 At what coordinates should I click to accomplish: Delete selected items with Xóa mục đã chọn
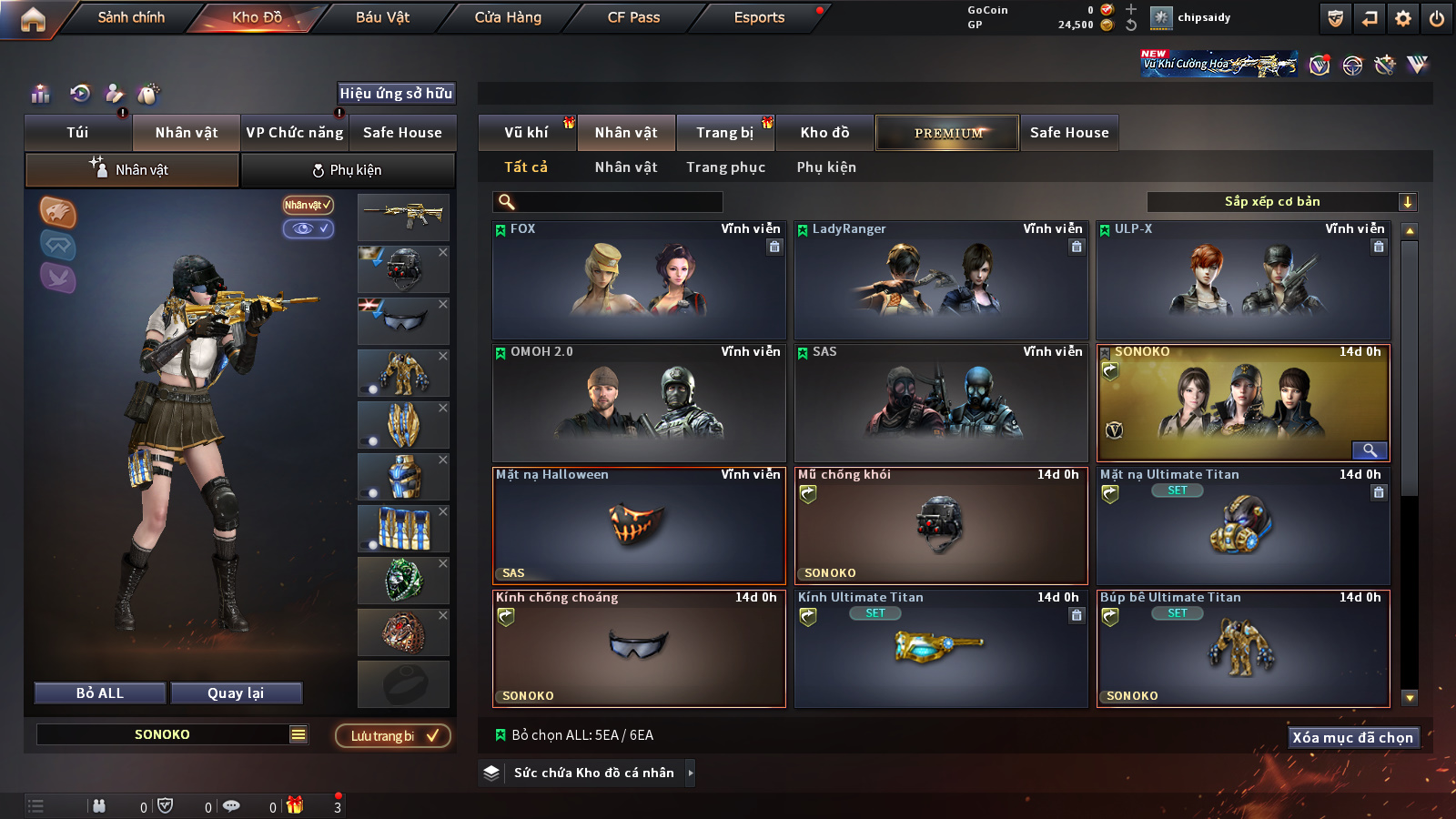point(1352,738)
